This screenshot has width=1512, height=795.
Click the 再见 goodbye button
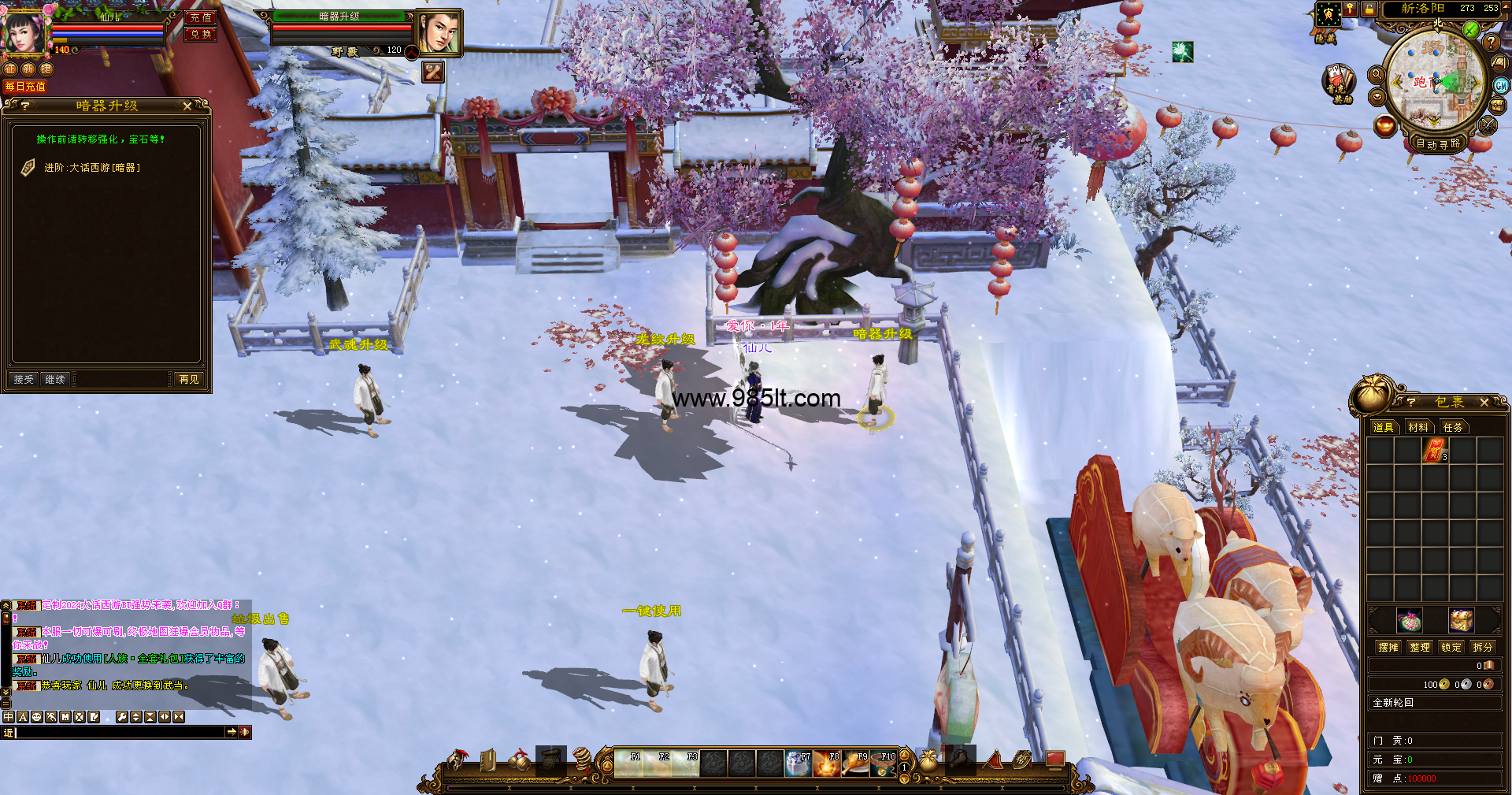189,380
